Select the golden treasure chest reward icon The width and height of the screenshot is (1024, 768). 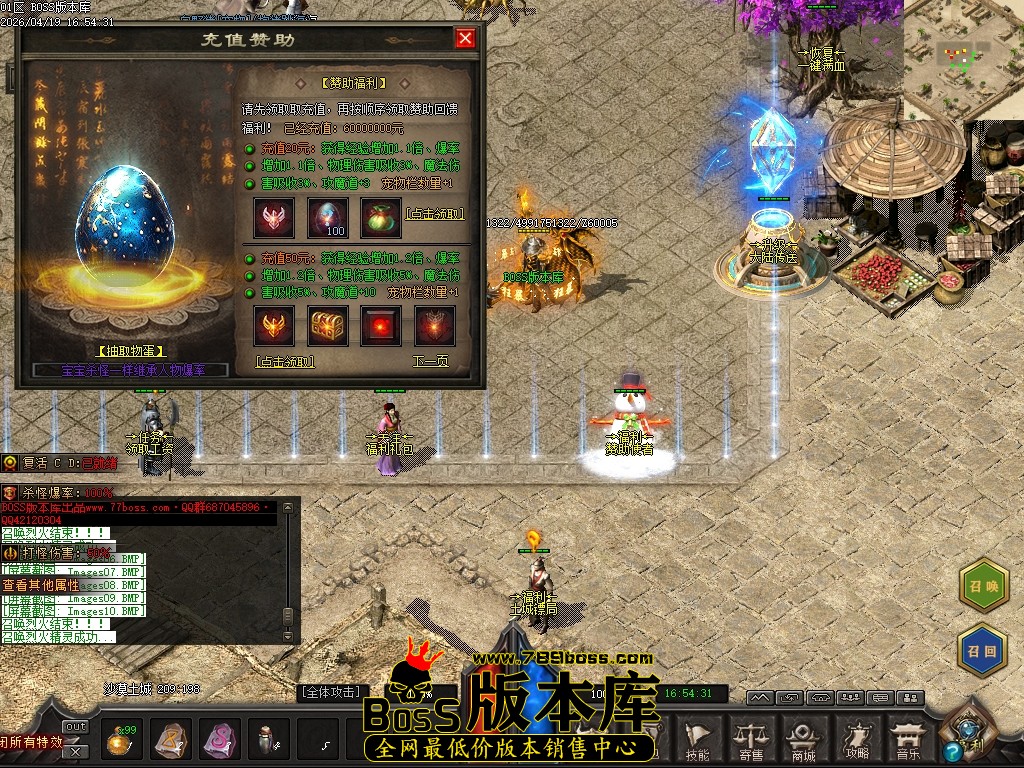pyautogui.click(x=327, y=327)
